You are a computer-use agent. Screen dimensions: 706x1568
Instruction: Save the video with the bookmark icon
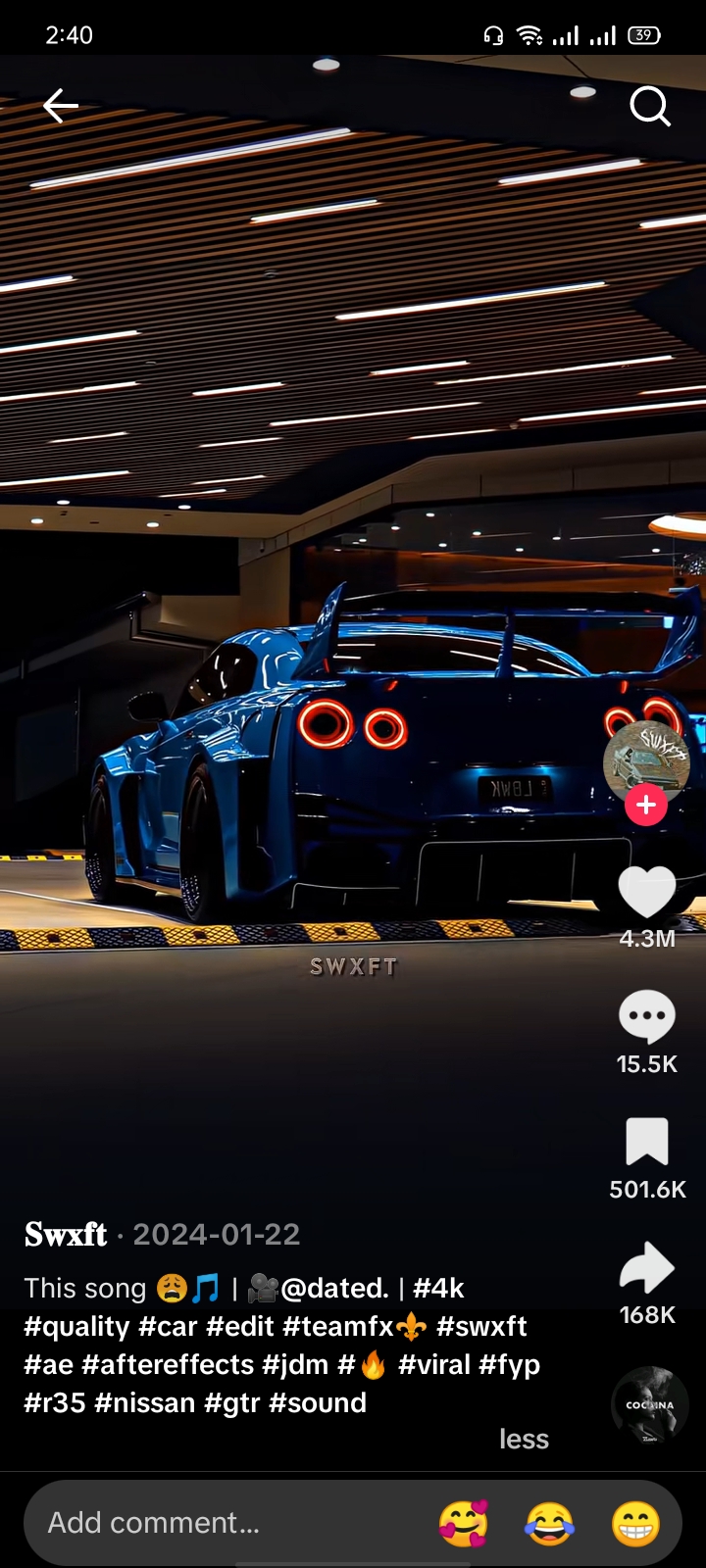647,1143
